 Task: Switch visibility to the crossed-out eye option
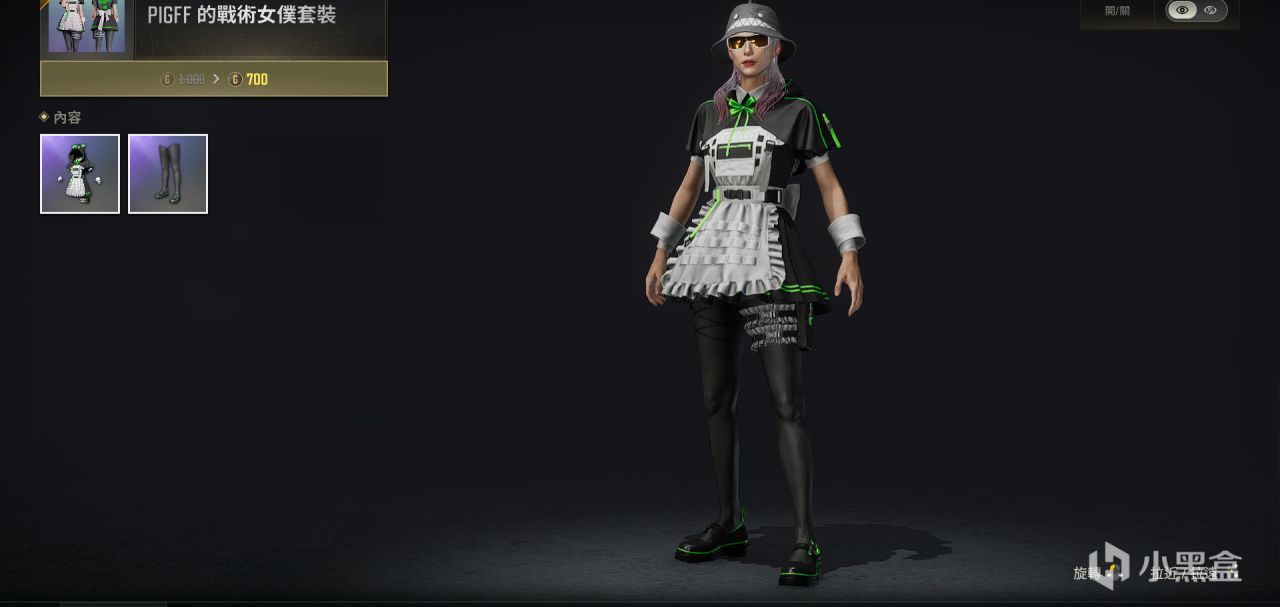click(1210, 10)
